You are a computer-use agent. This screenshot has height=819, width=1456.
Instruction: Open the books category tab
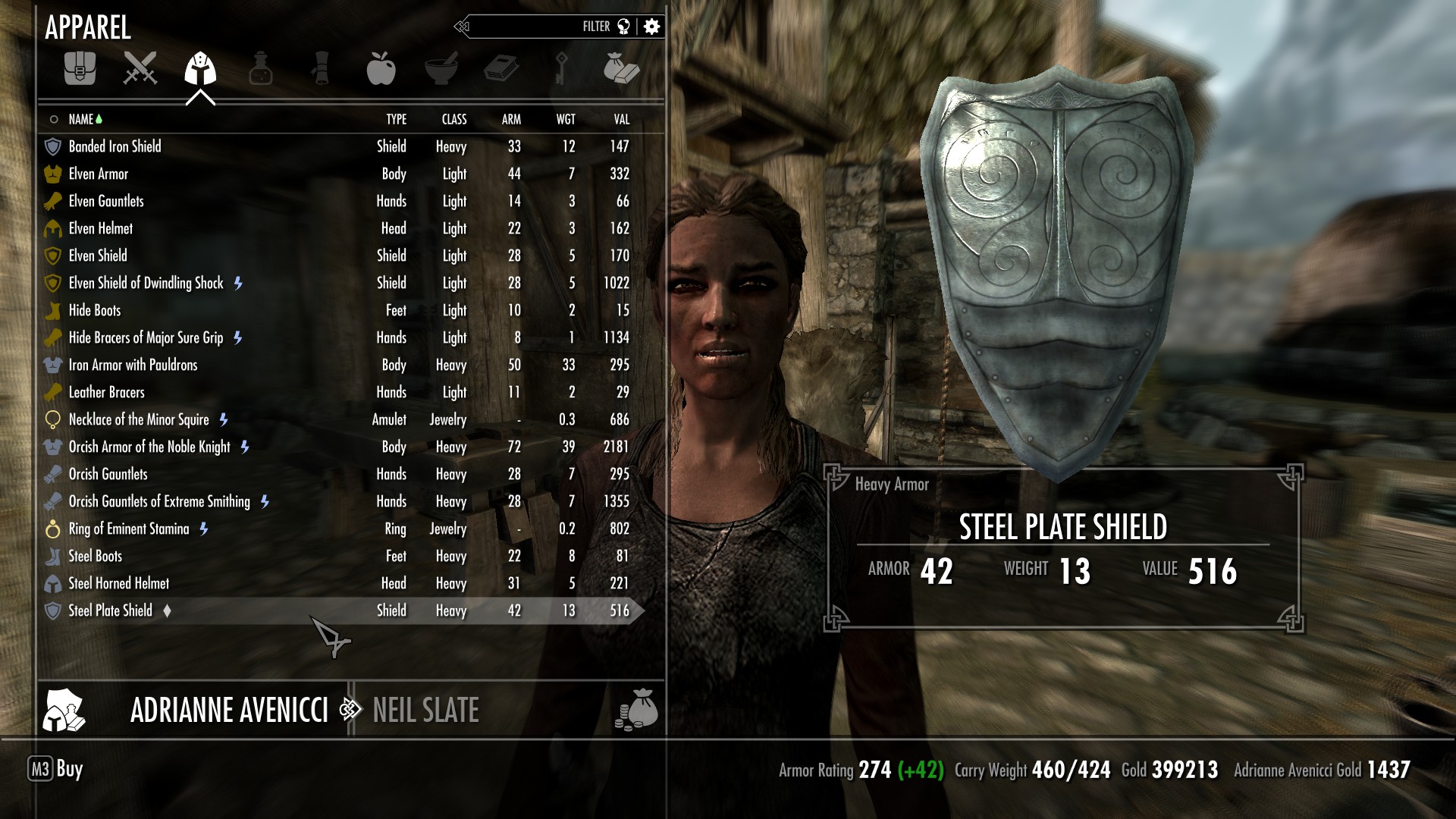pos(501,68)
